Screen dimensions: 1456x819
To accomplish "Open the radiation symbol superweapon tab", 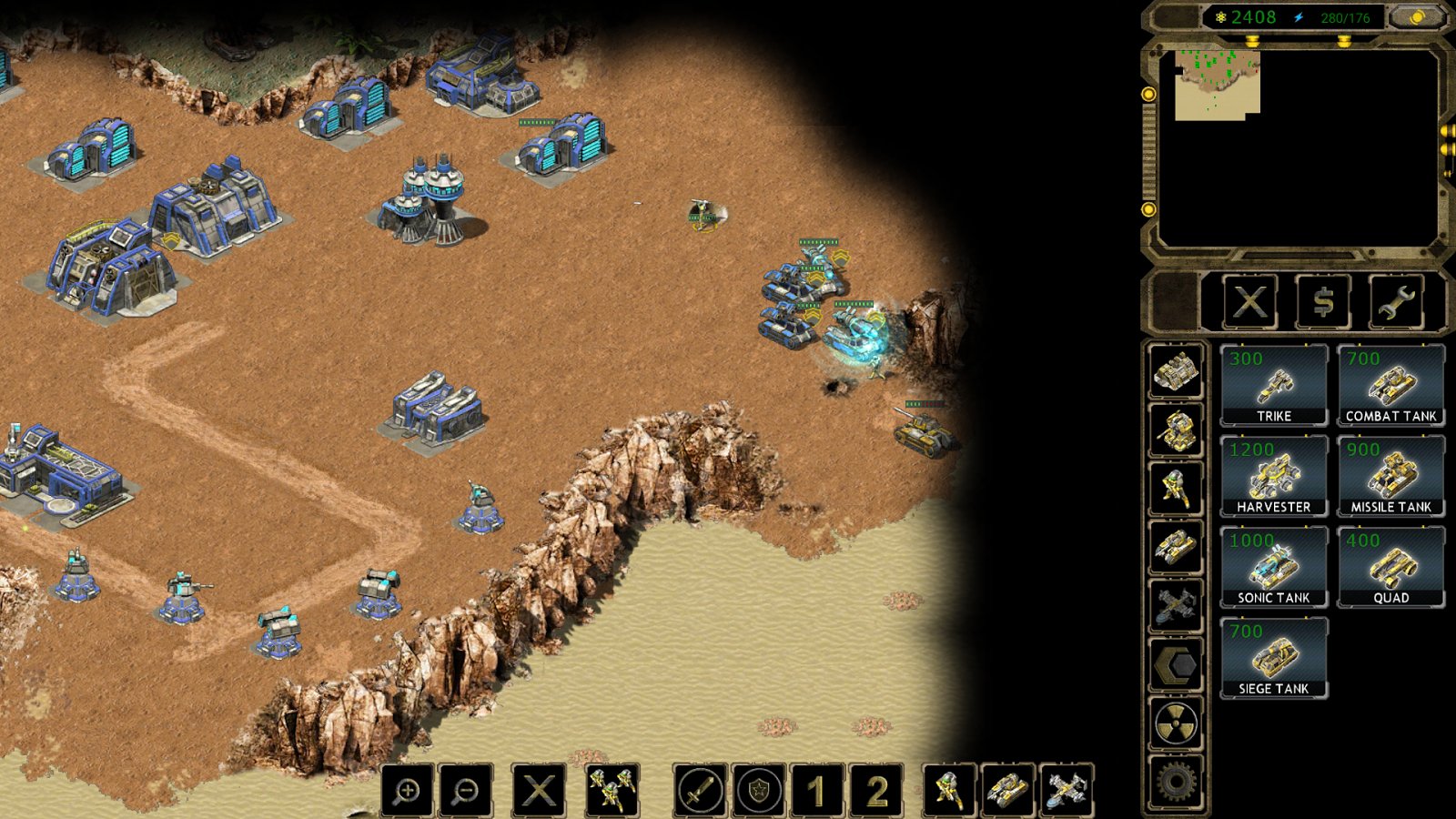I will pos(1176,724).
